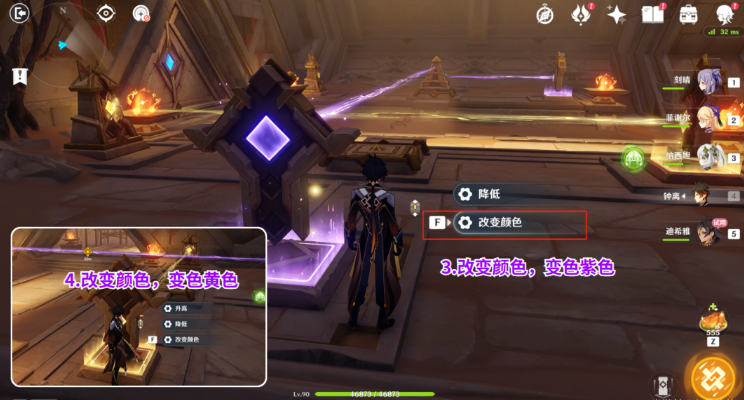Open the events icon with red badge

click(x=581, y=14)
